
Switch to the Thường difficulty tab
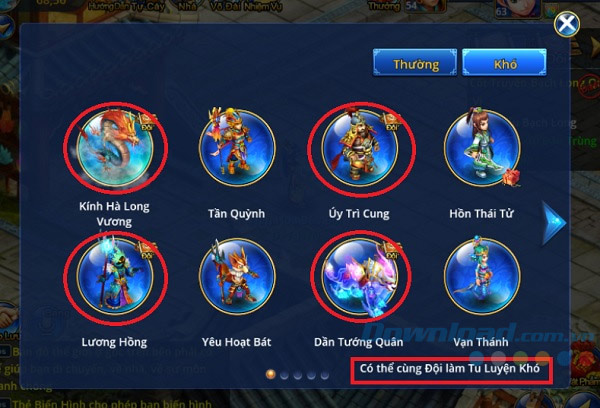(415, 64)
